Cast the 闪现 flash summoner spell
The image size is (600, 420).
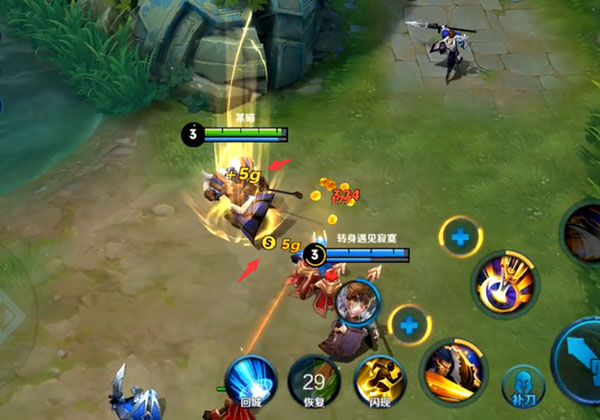click(380, 382)
